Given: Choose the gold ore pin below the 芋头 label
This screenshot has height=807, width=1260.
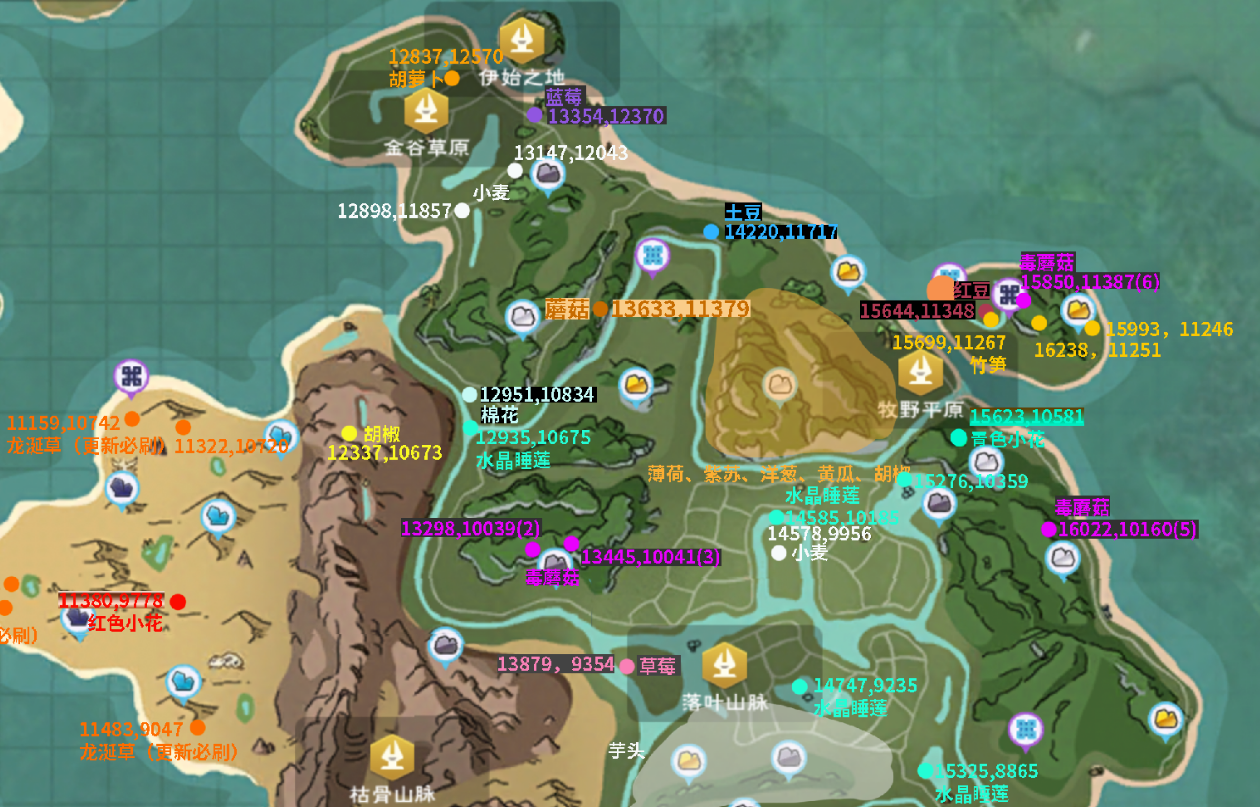Looking at the screenshot, I should (688, 761).
